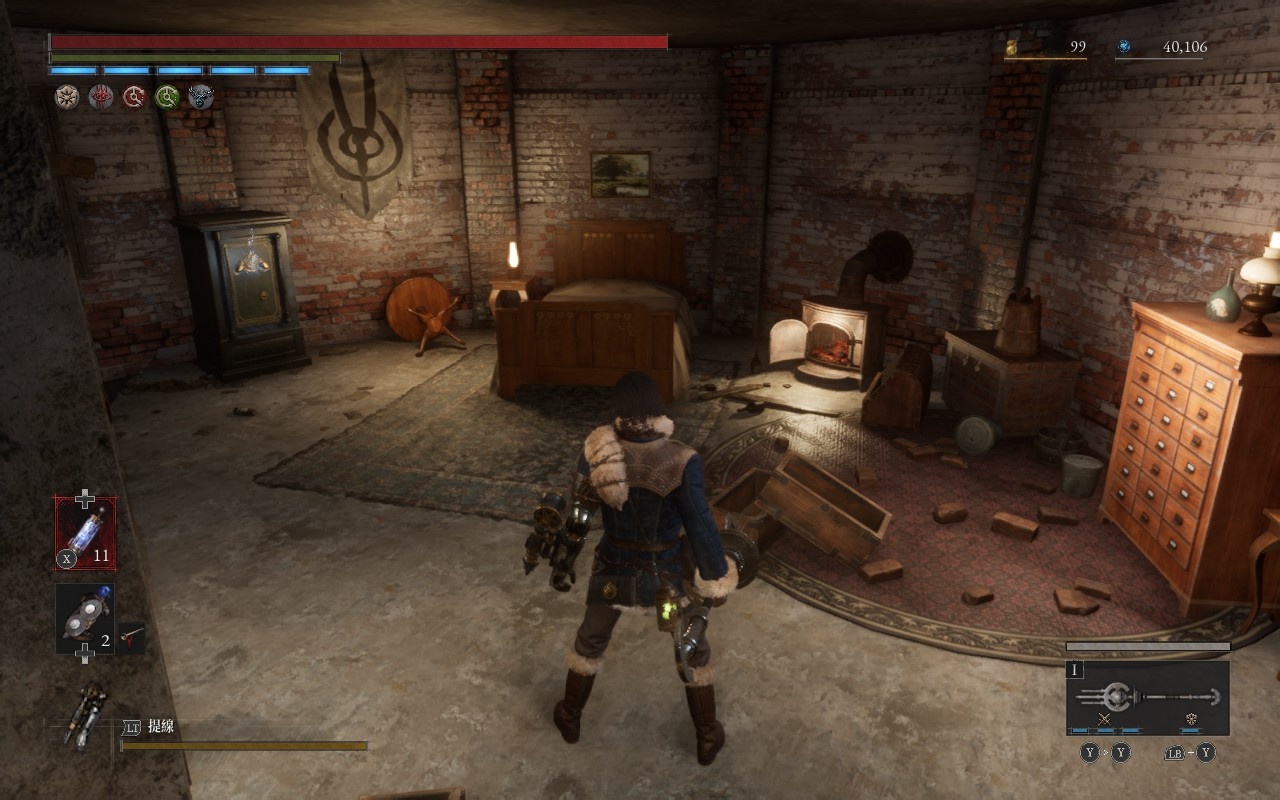Click the red circular gauge buff icon
This screenshot has height=800, width=1280.
click(134, 96)
